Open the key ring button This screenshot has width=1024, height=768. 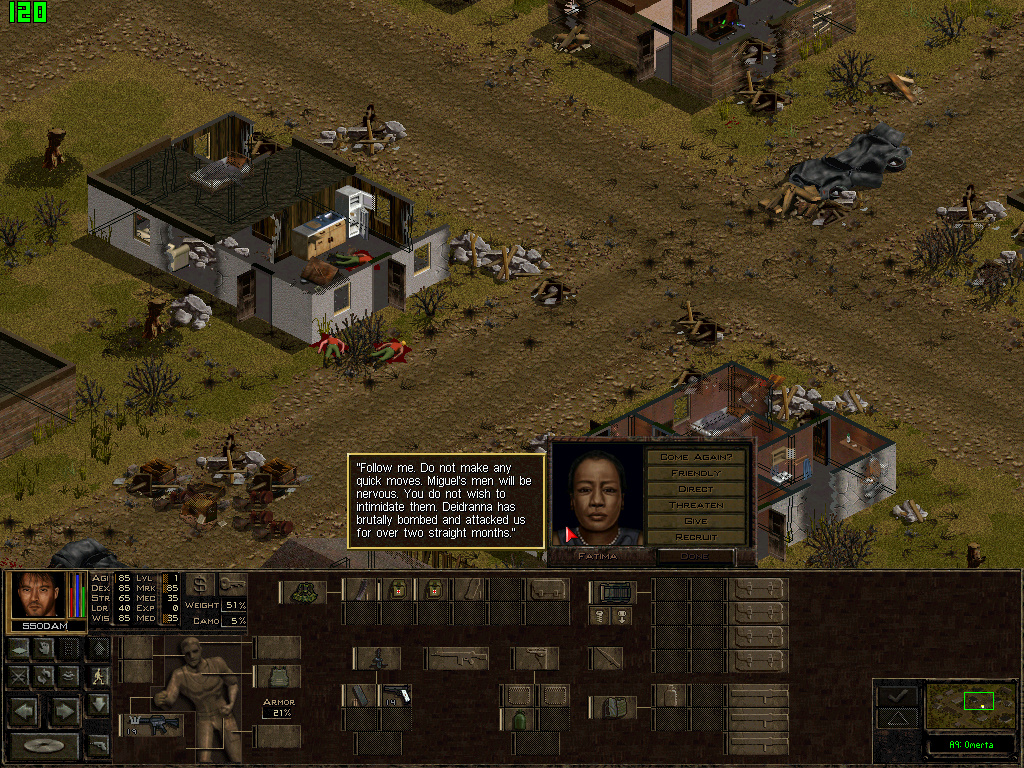click(232, 585)
